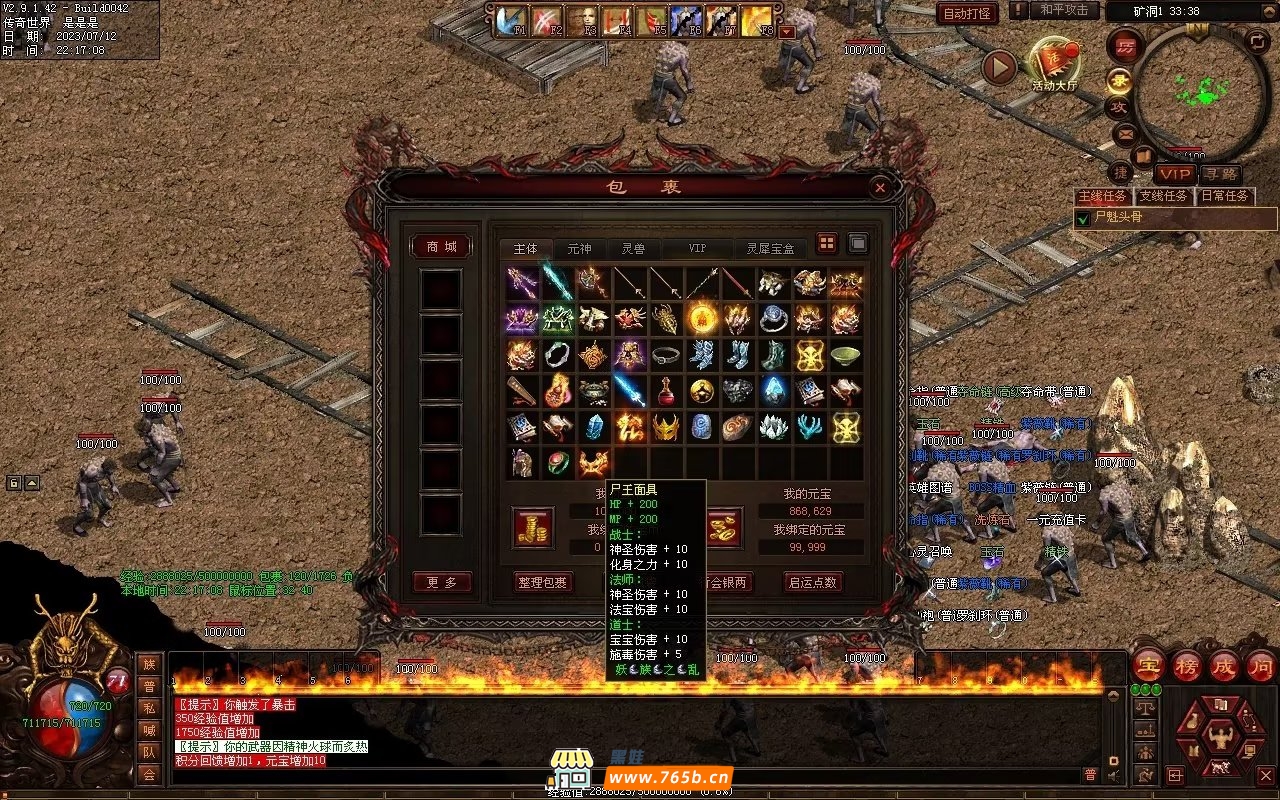The width and height of the screenshot is (1280, 800).
Task: Click the 整理包裹 sort button
Action: (543, 582)
